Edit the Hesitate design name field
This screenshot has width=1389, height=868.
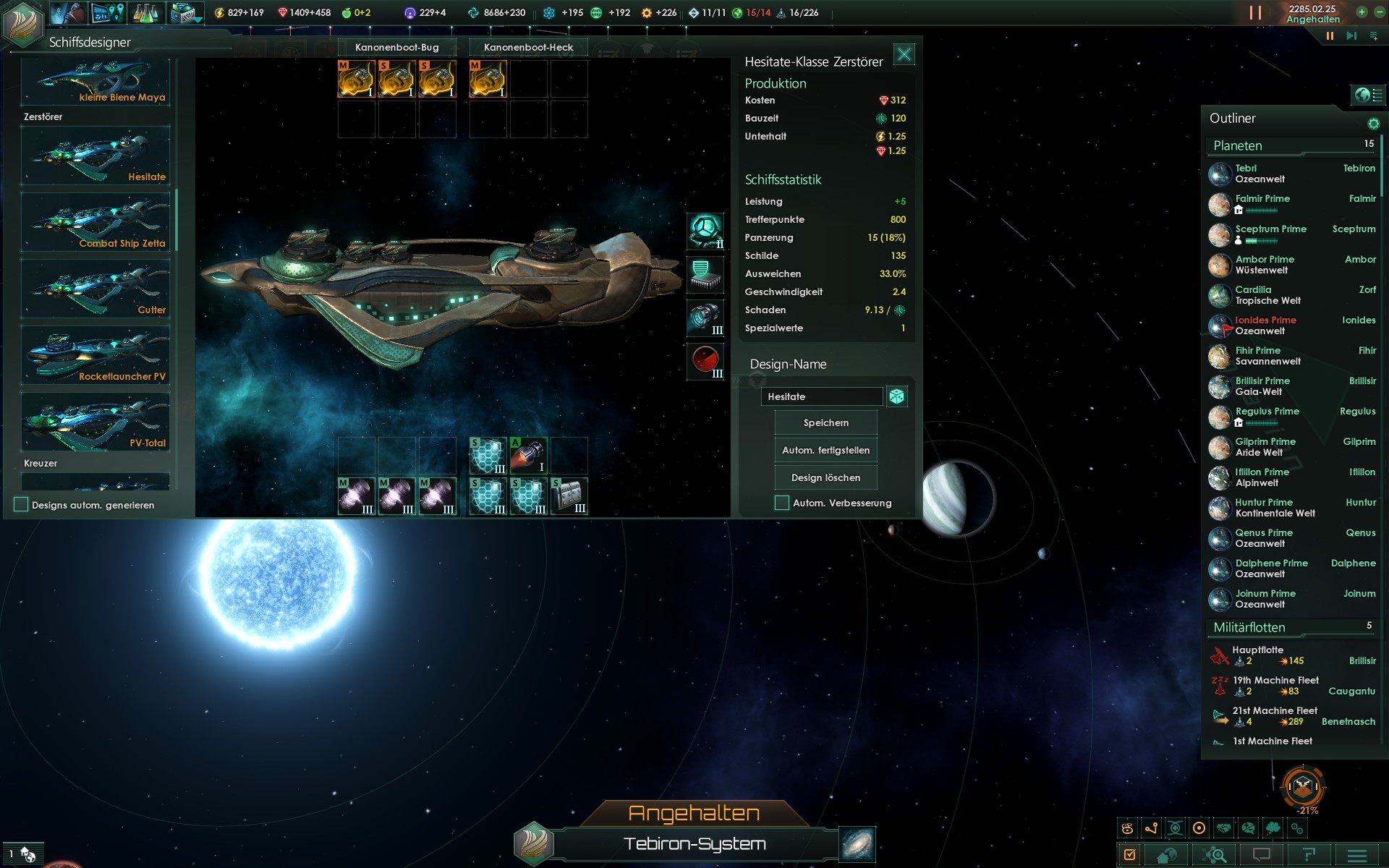pyautogui.click(x=821, y=396)
